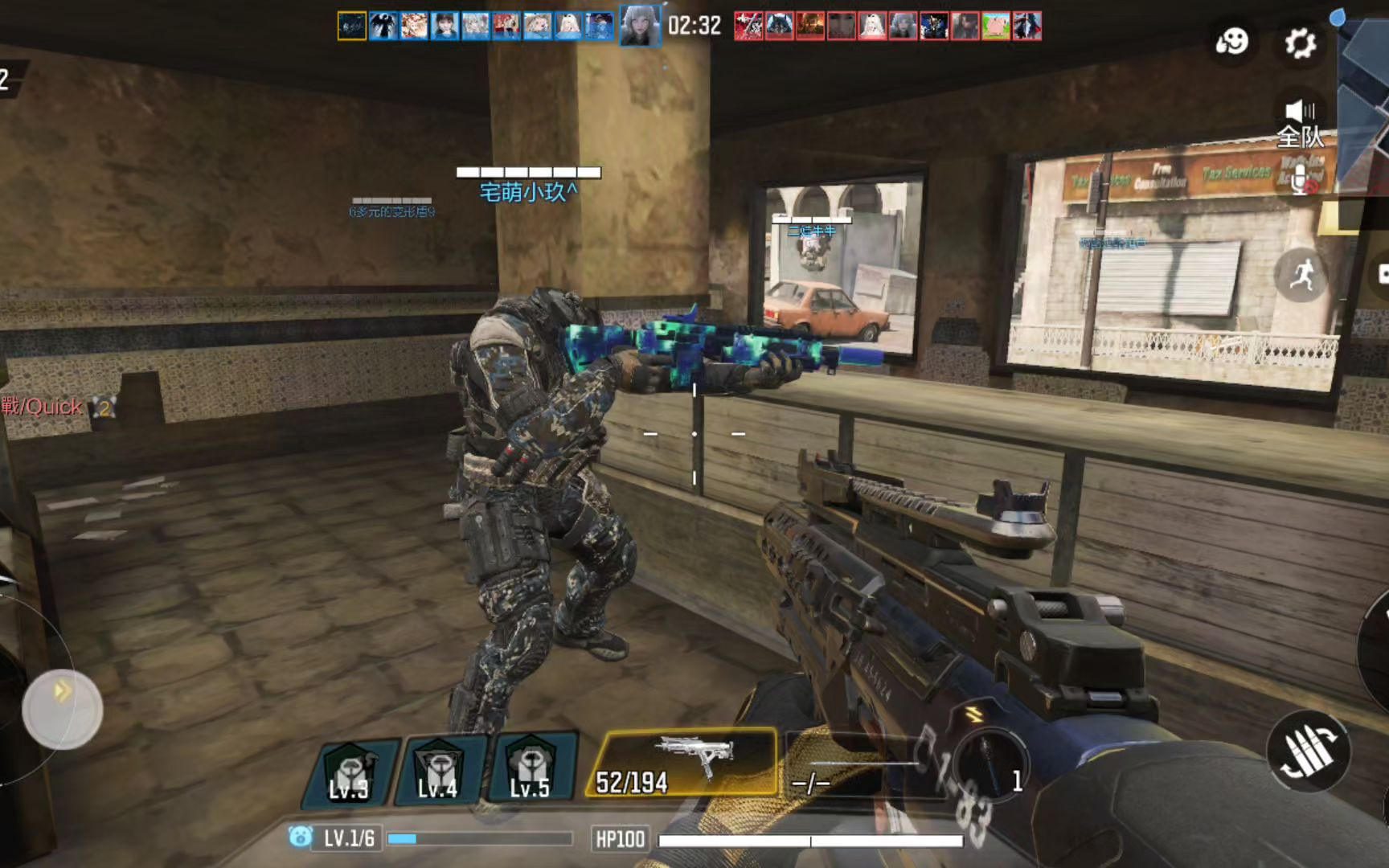Open the settings gear icon
The image size is (1389, 868).
(x=1300, y=42)
